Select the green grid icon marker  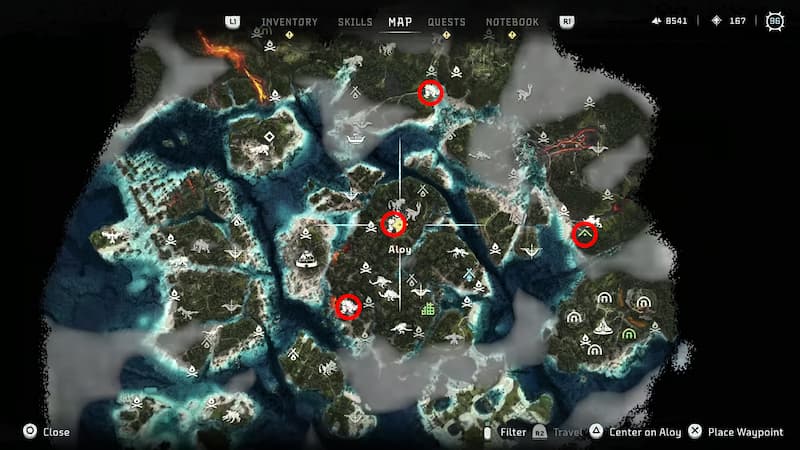point(429,309)
